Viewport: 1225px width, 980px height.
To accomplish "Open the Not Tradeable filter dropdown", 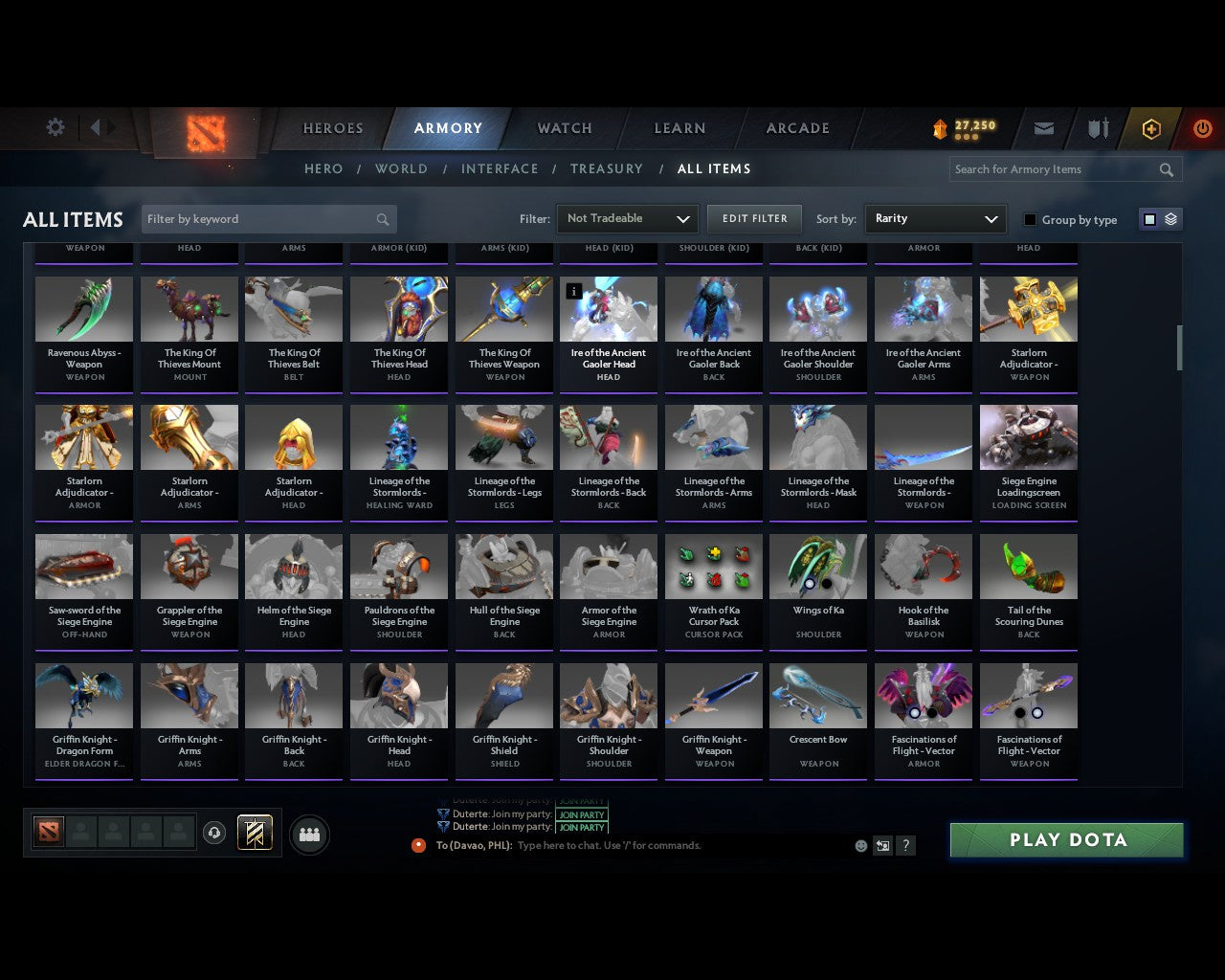I will click(x=626, y=218).
